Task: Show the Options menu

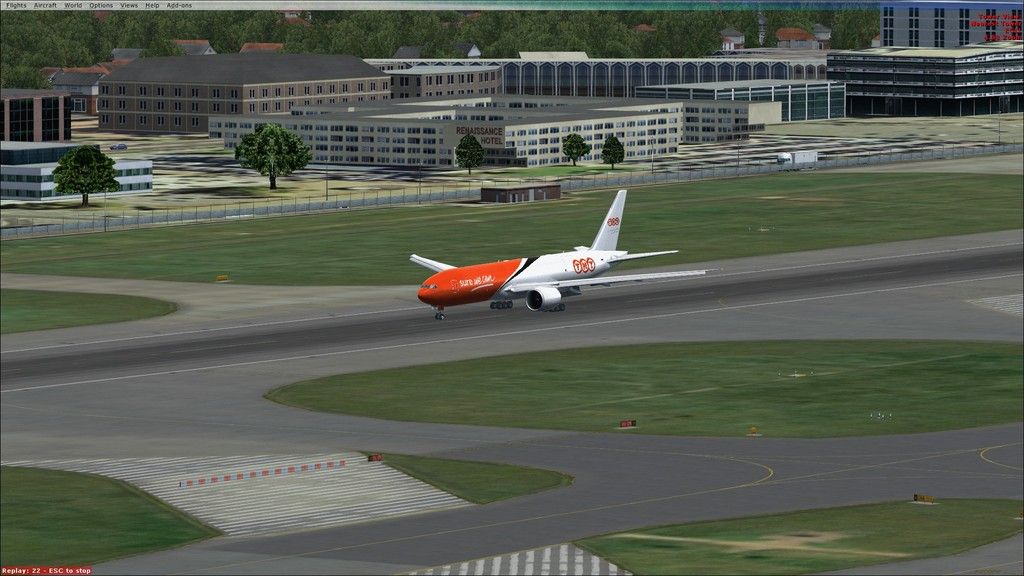Action: (101, 5)
